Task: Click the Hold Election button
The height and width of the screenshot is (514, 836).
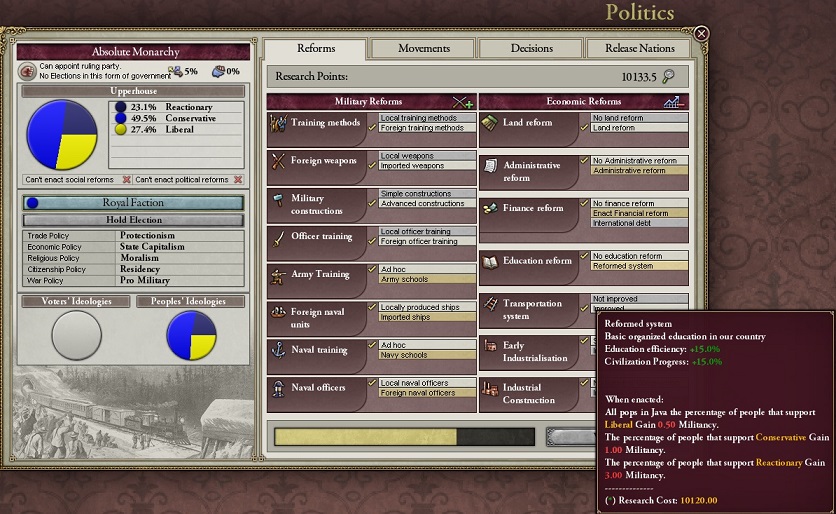Action: coord(134,220)
